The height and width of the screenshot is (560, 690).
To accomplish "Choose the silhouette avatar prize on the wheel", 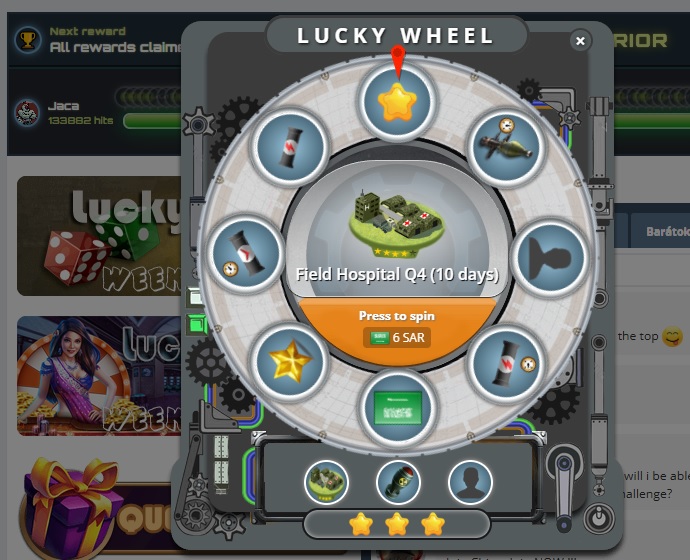I will 549,256.
